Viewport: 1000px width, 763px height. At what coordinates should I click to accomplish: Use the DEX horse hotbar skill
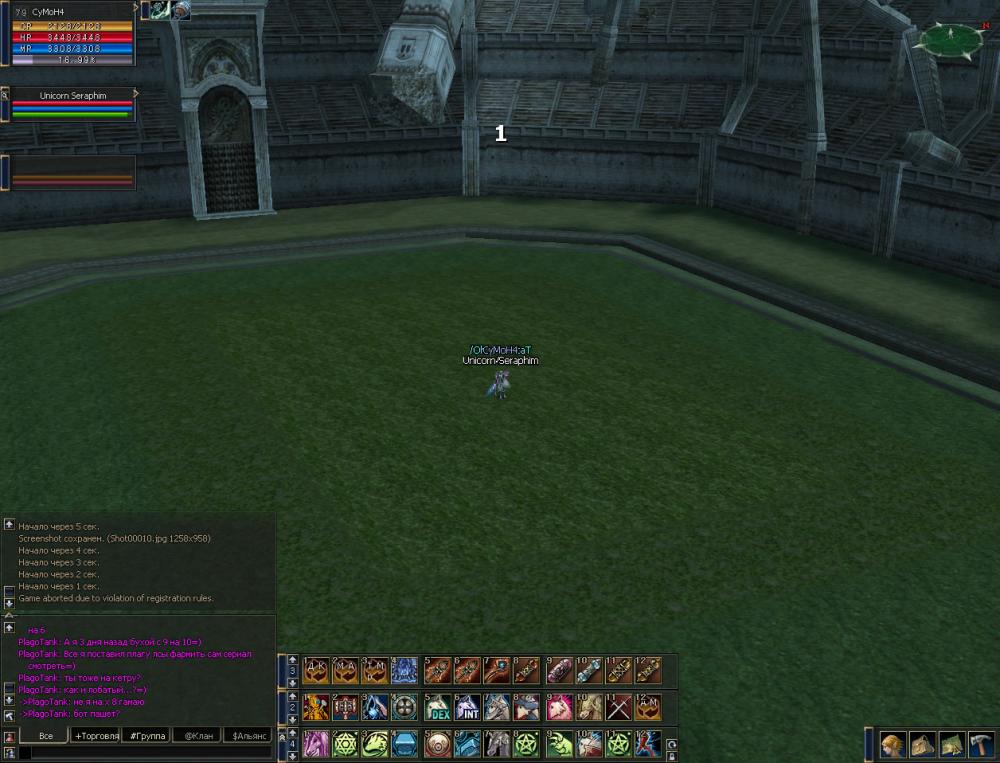[x=437, y=707]
